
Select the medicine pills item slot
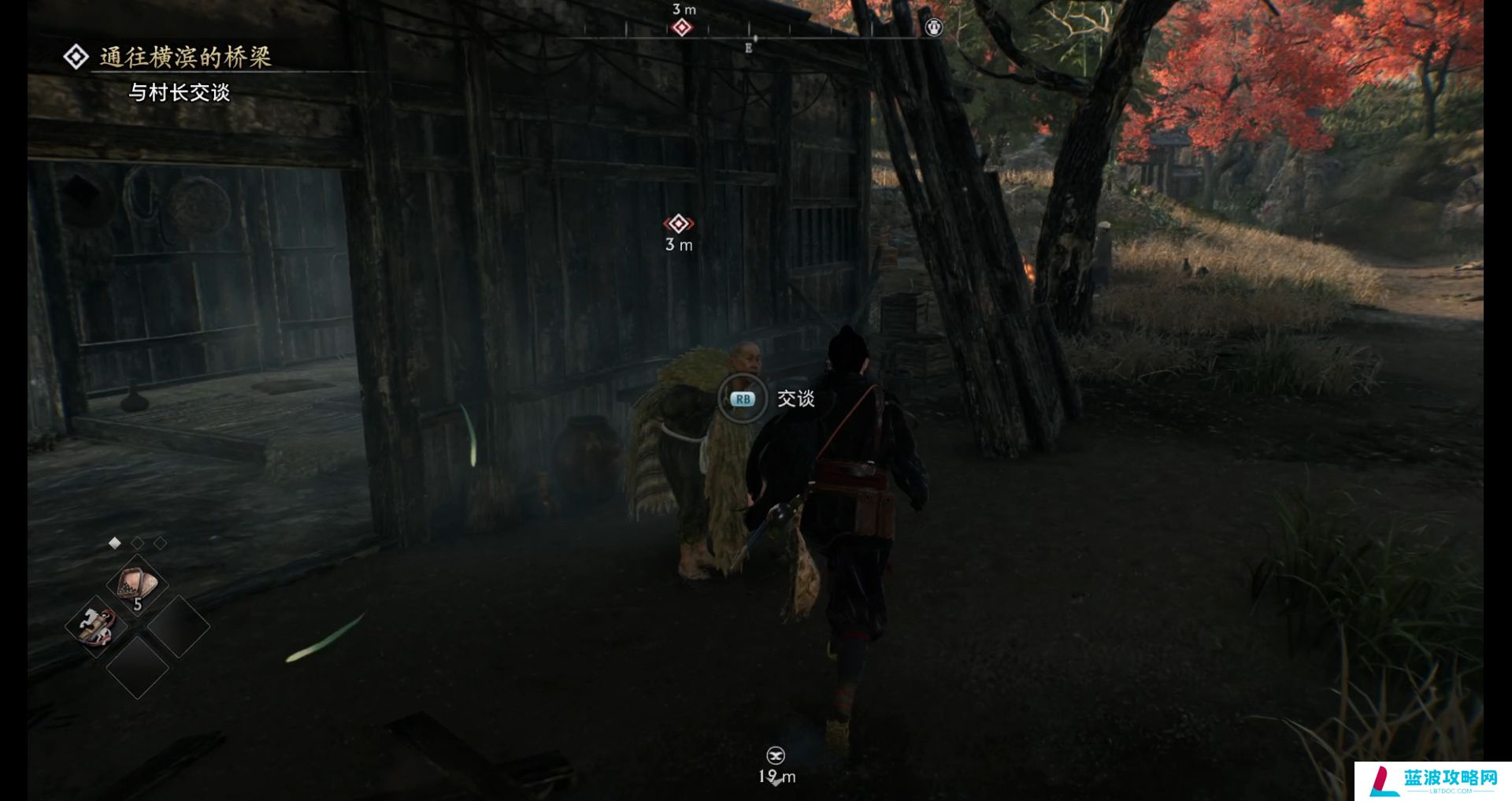coord(138,586)
